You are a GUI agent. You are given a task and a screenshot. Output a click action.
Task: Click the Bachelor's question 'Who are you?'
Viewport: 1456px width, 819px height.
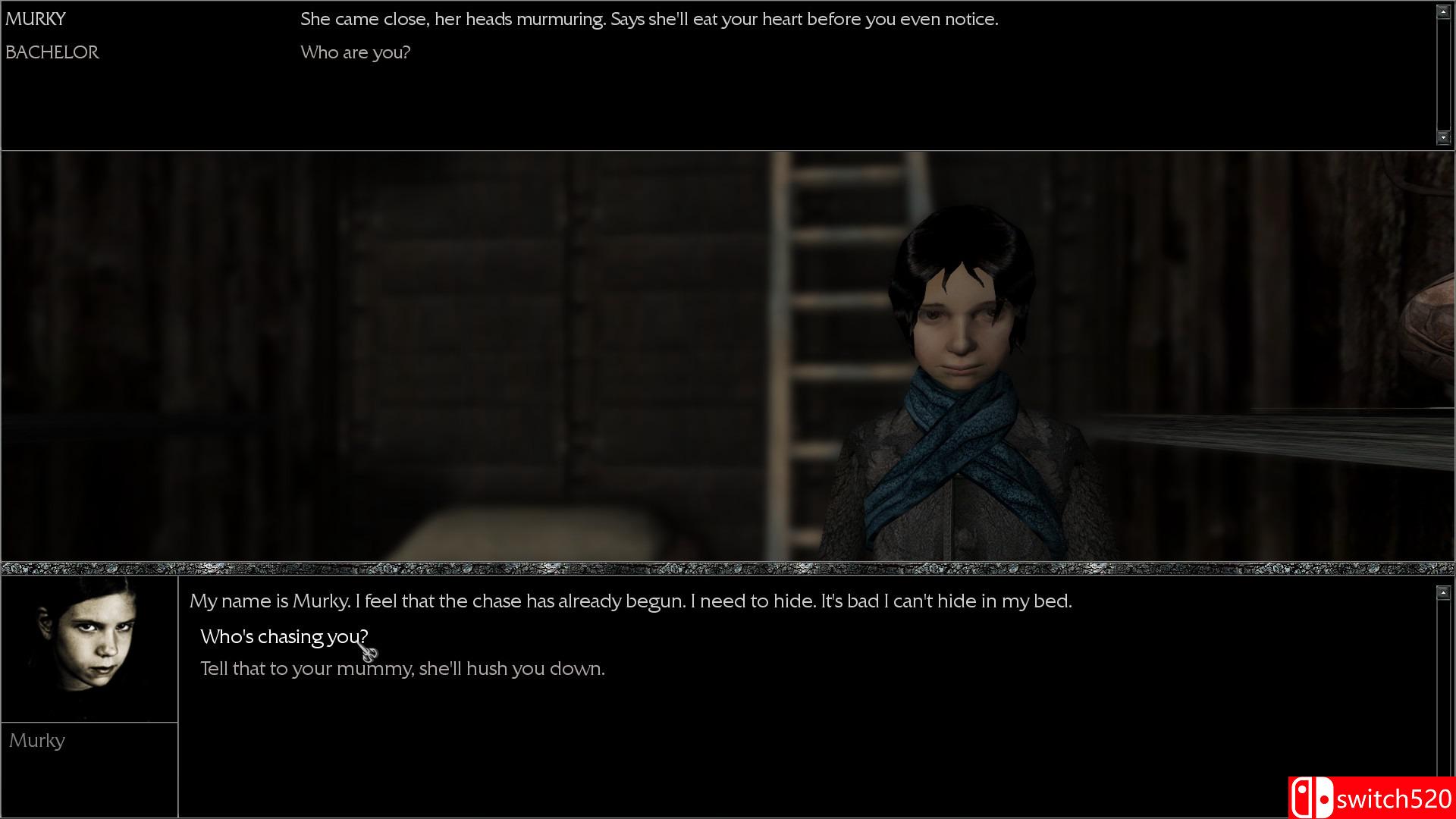355,52
